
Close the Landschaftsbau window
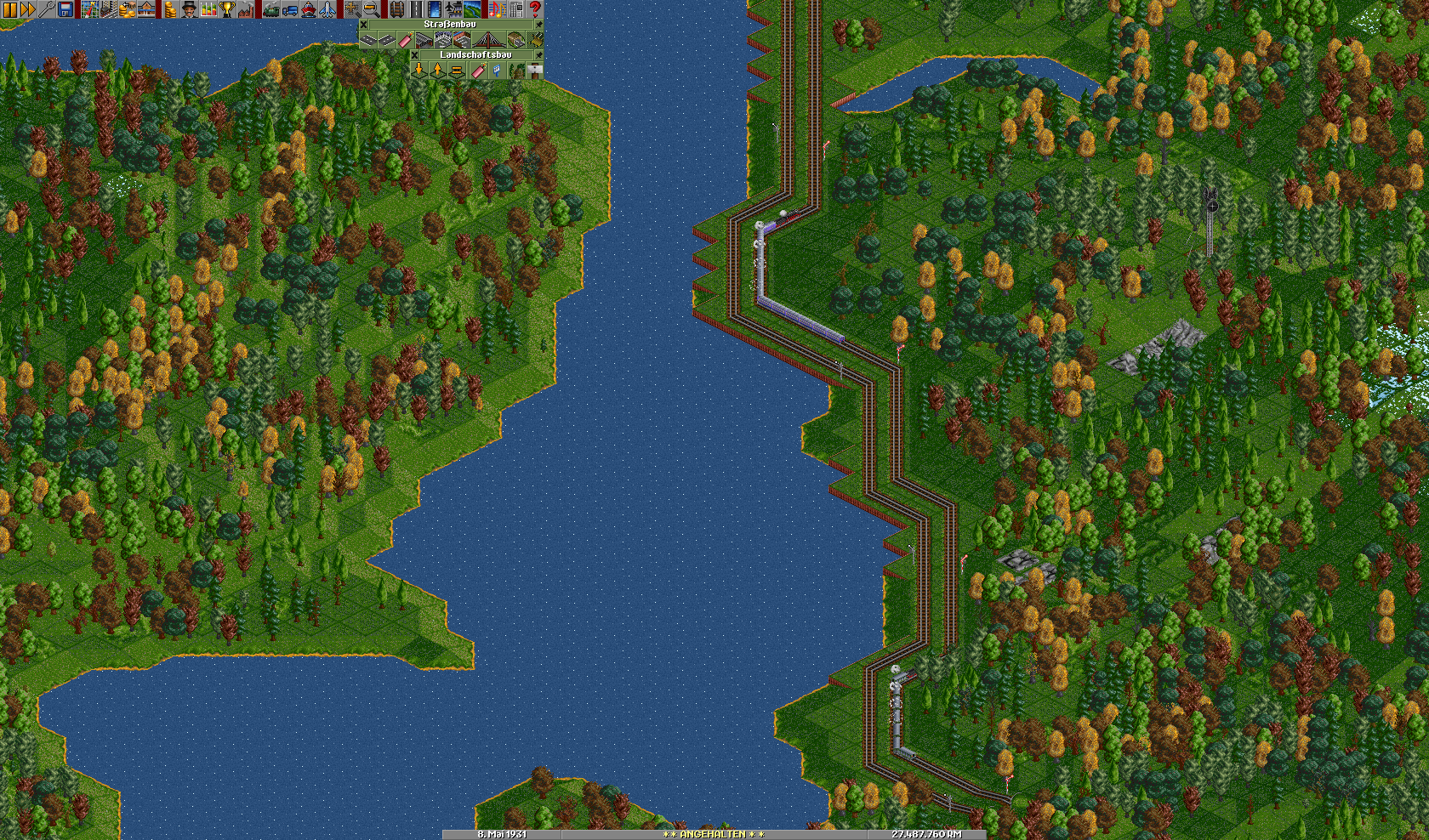[x=415, y=55]
